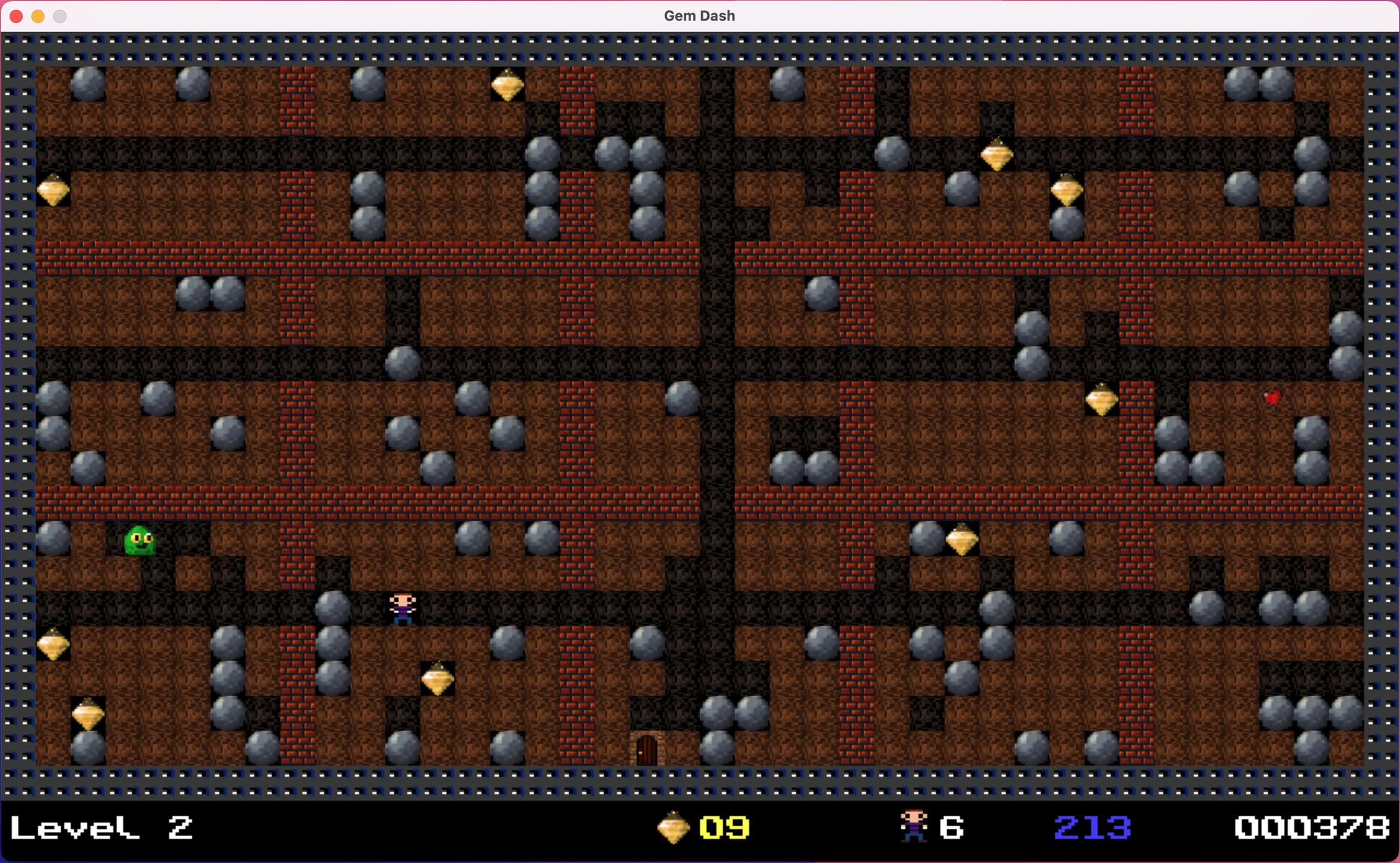Minimize the Gem Dash window
Screen dimensions: 1400x863
click(38, 16)
